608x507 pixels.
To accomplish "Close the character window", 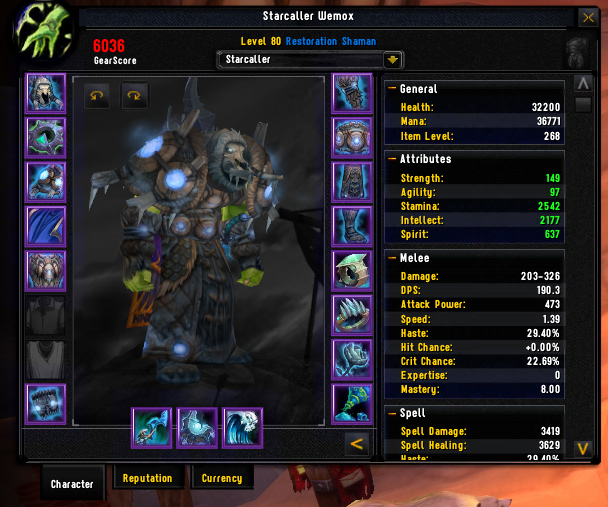I will (587, 18).
